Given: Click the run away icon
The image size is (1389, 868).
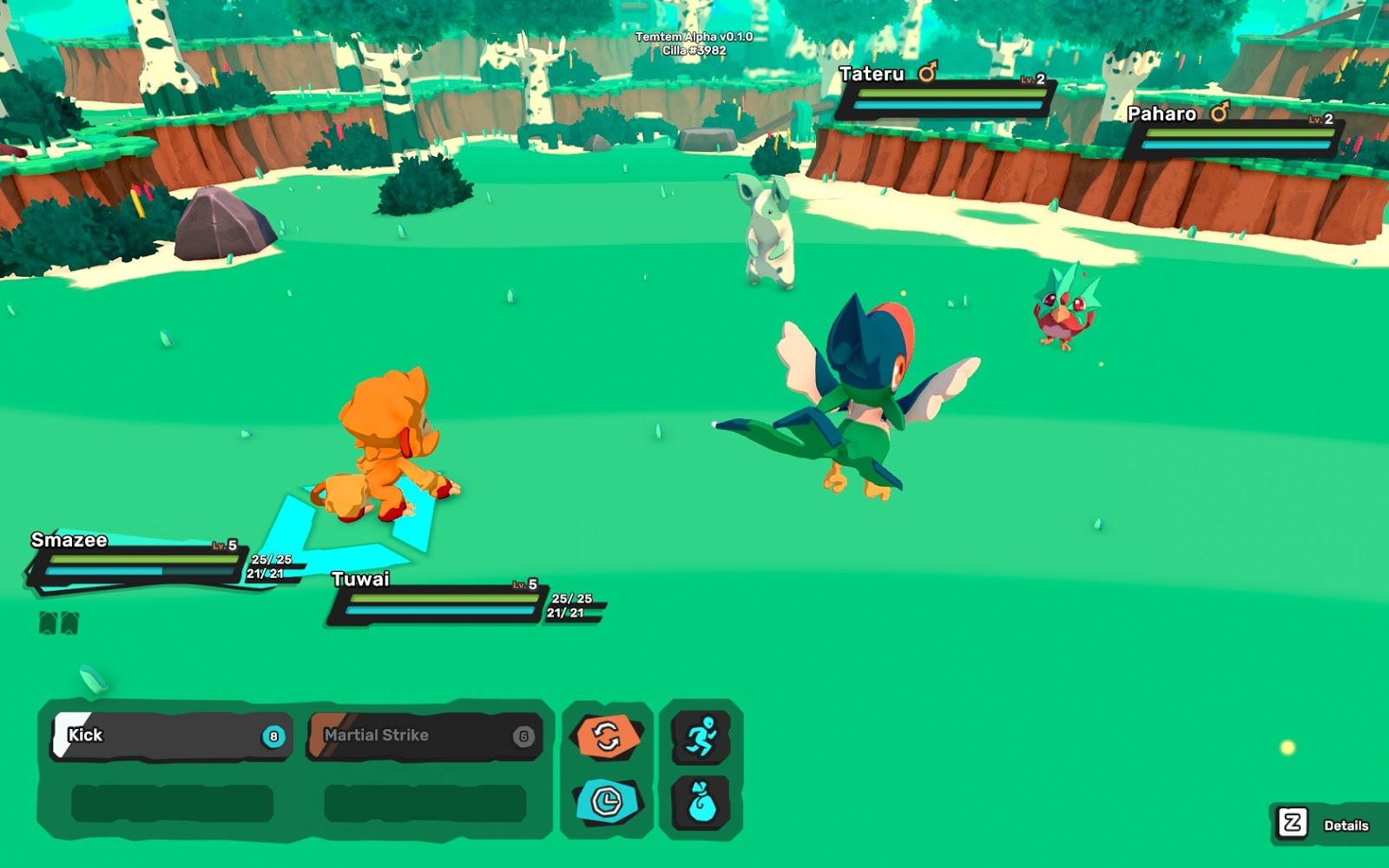Looking at the screenshot, I should (701, 737).
